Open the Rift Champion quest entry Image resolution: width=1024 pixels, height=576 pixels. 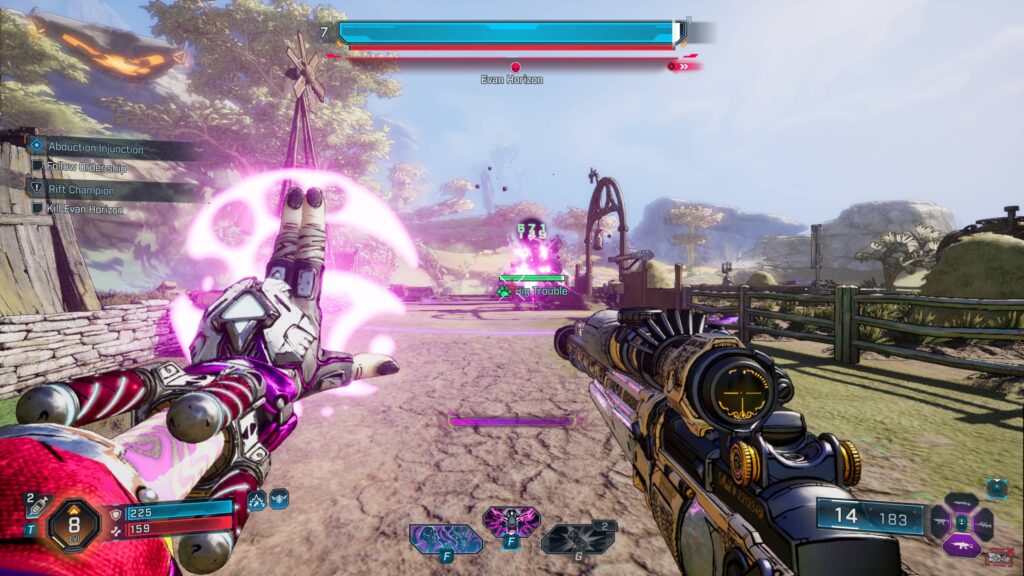82,190
